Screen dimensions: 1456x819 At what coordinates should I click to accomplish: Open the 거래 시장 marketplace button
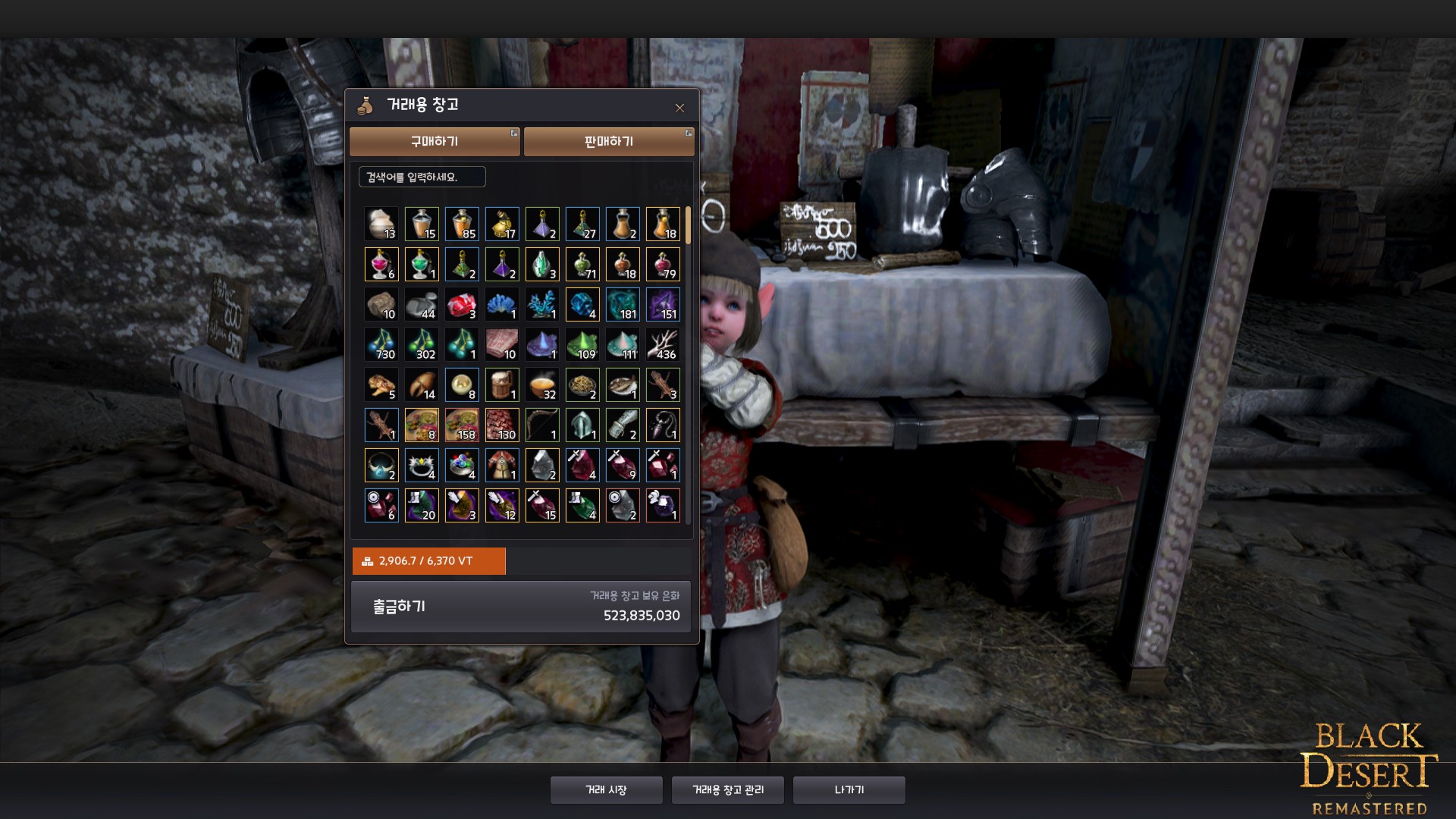606,790
